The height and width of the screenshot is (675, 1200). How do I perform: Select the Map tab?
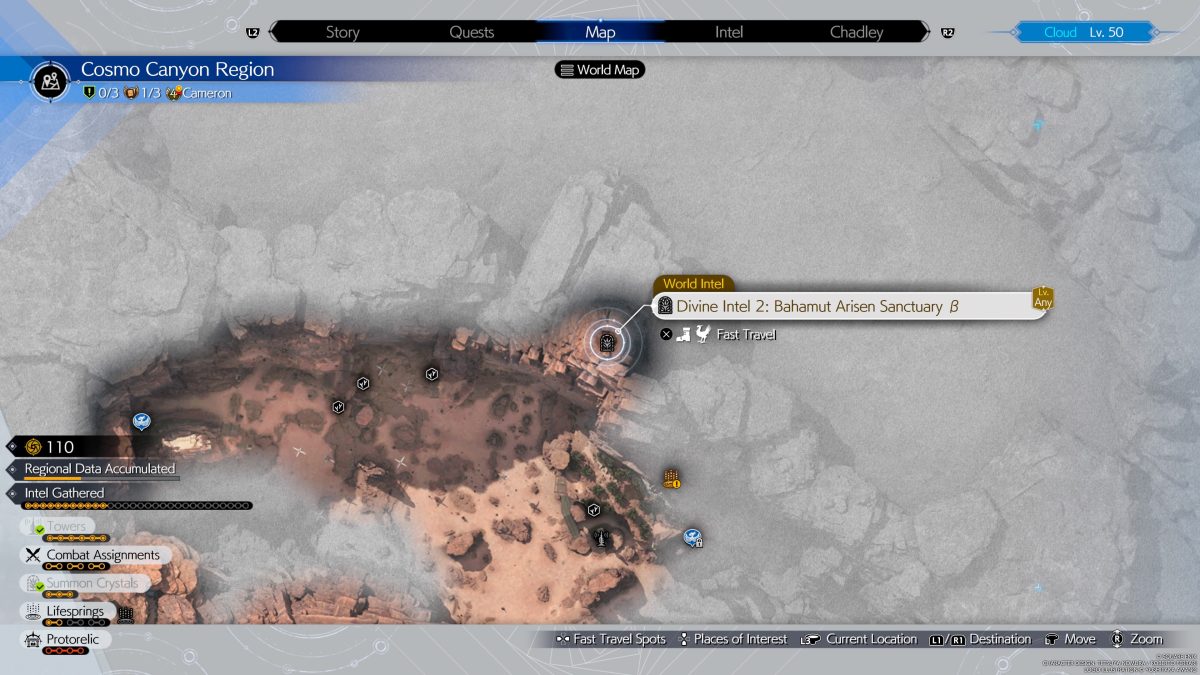[600, 32]
